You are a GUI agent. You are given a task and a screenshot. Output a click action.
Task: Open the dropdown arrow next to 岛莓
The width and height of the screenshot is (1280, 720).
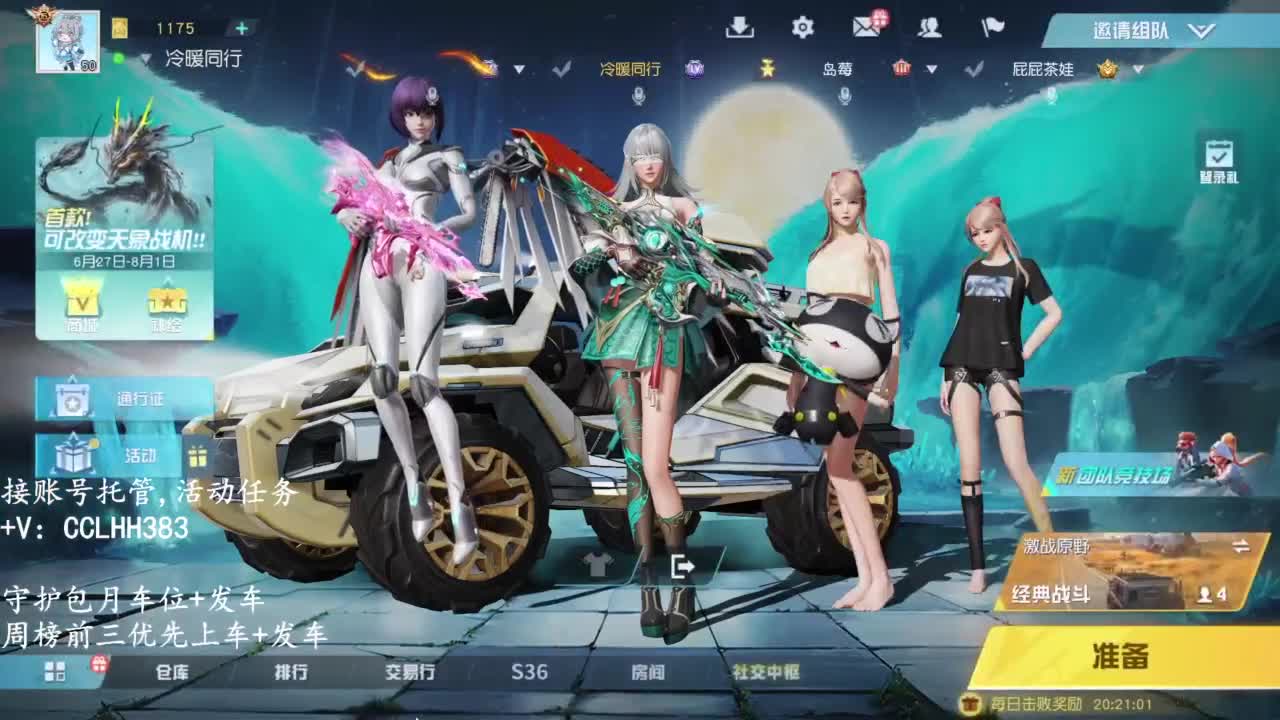pyautogui.click(x=931, y=68)
